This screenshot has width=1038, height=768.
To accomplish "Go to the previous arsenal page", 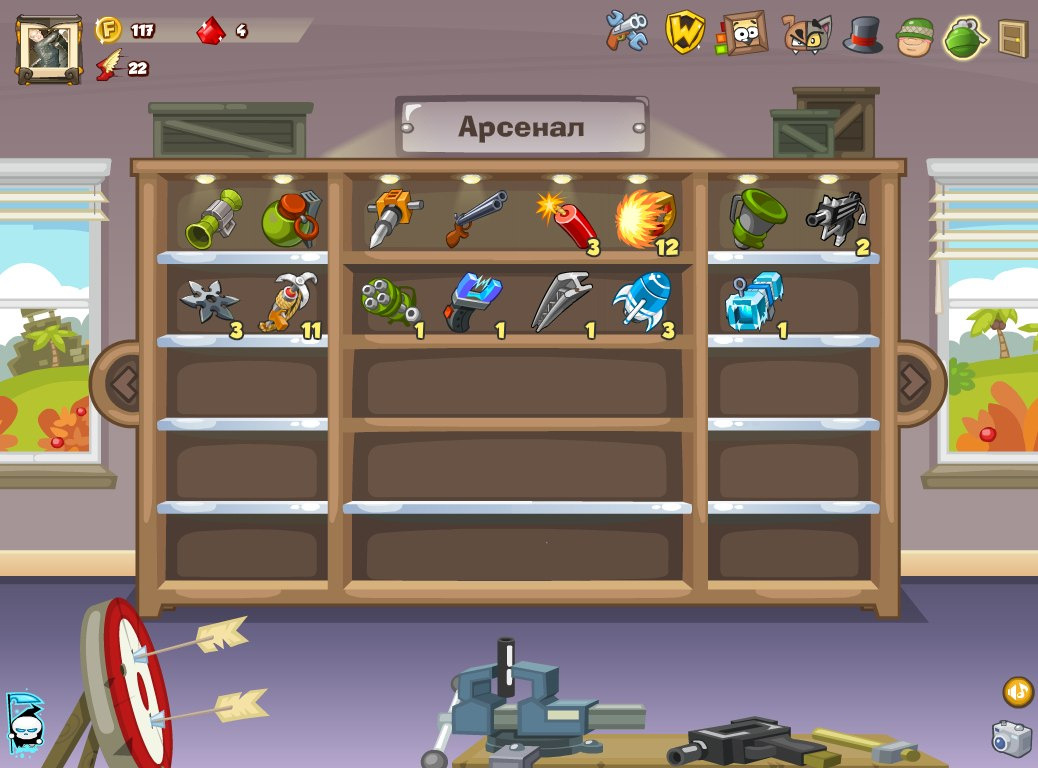I will pyautogui.click(x=123, y=383).
